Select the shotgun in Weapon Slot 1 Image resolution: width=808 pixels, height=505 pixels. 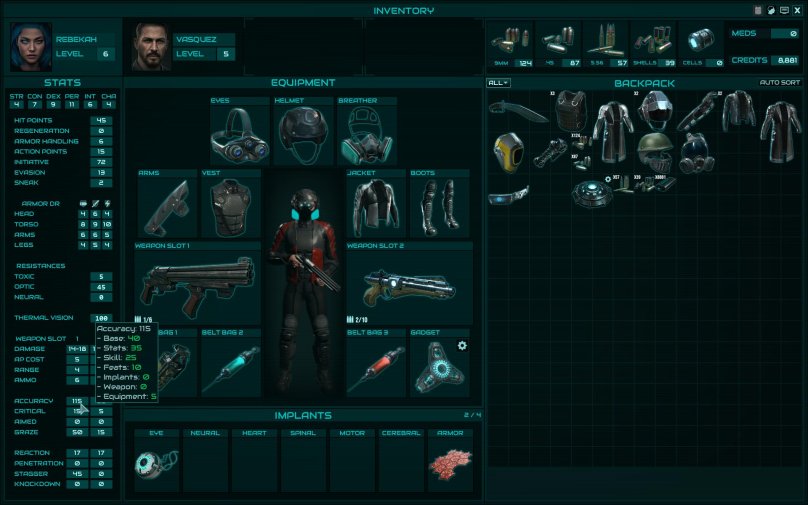coord(197,283)
